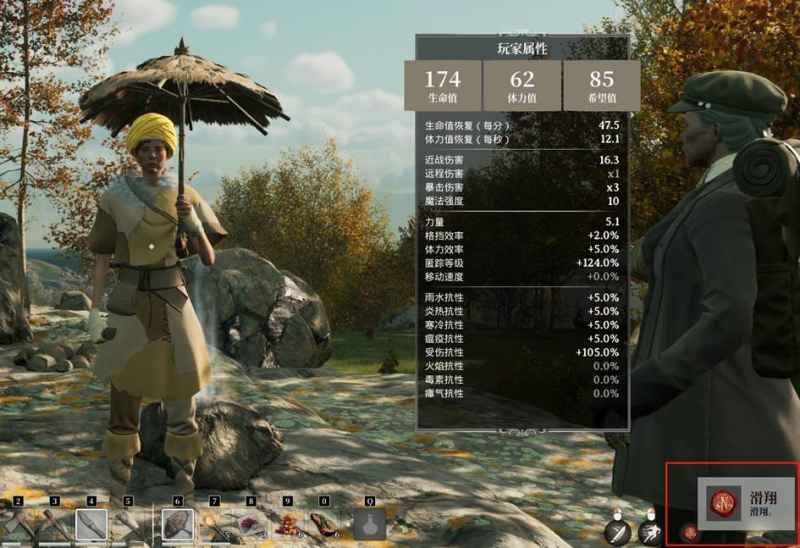Select the stone tool in hotbar slot 6
The width and height of the screenshot is (800, 548).
[178, 524]
